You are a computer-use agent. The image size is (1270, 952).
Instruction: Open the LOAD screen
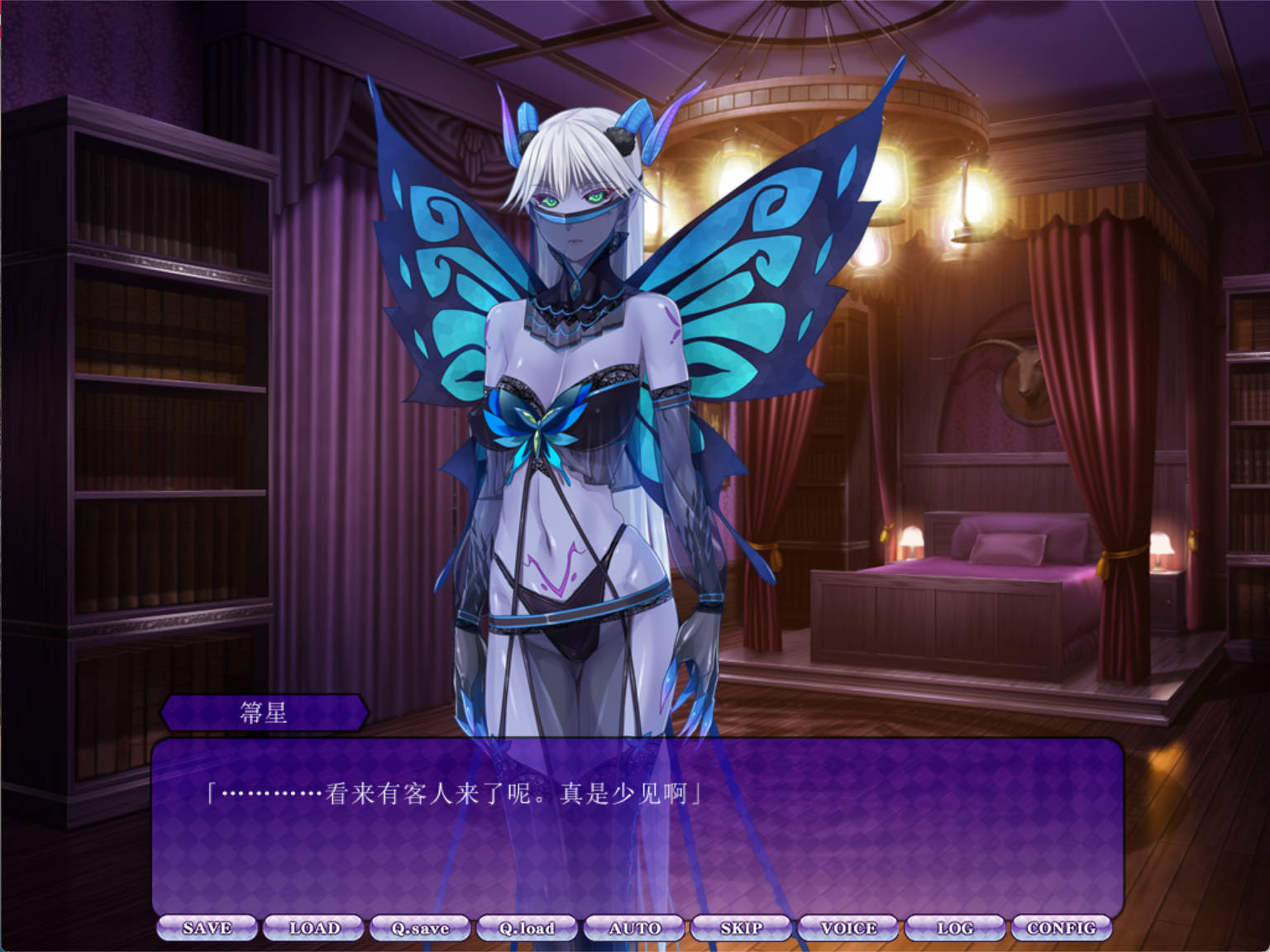[314, 927]
